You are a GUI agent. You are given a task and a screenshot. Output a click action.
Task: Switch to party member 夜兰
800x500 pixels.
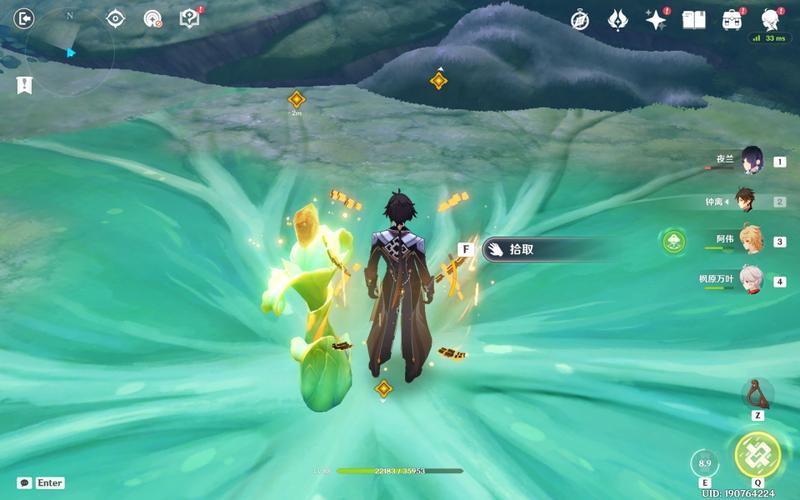tap(752, 160)
